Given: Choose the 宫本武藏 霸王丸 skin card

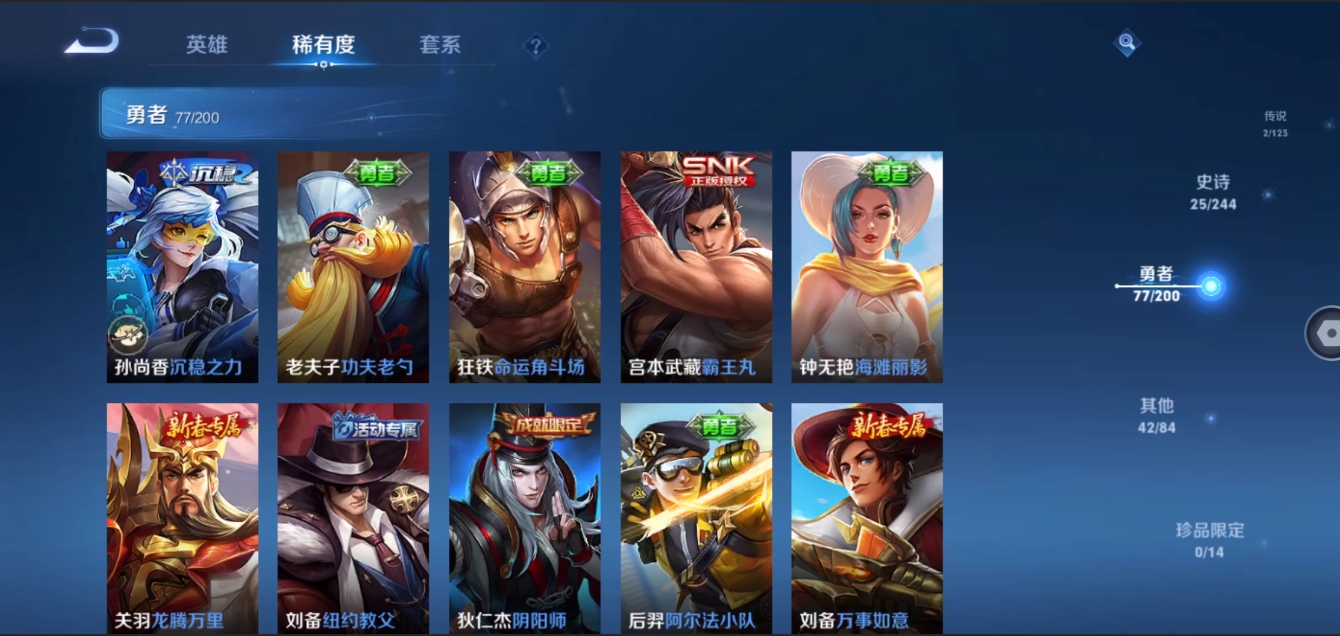Looking at the screenshot, I should [x=696, y=267].
